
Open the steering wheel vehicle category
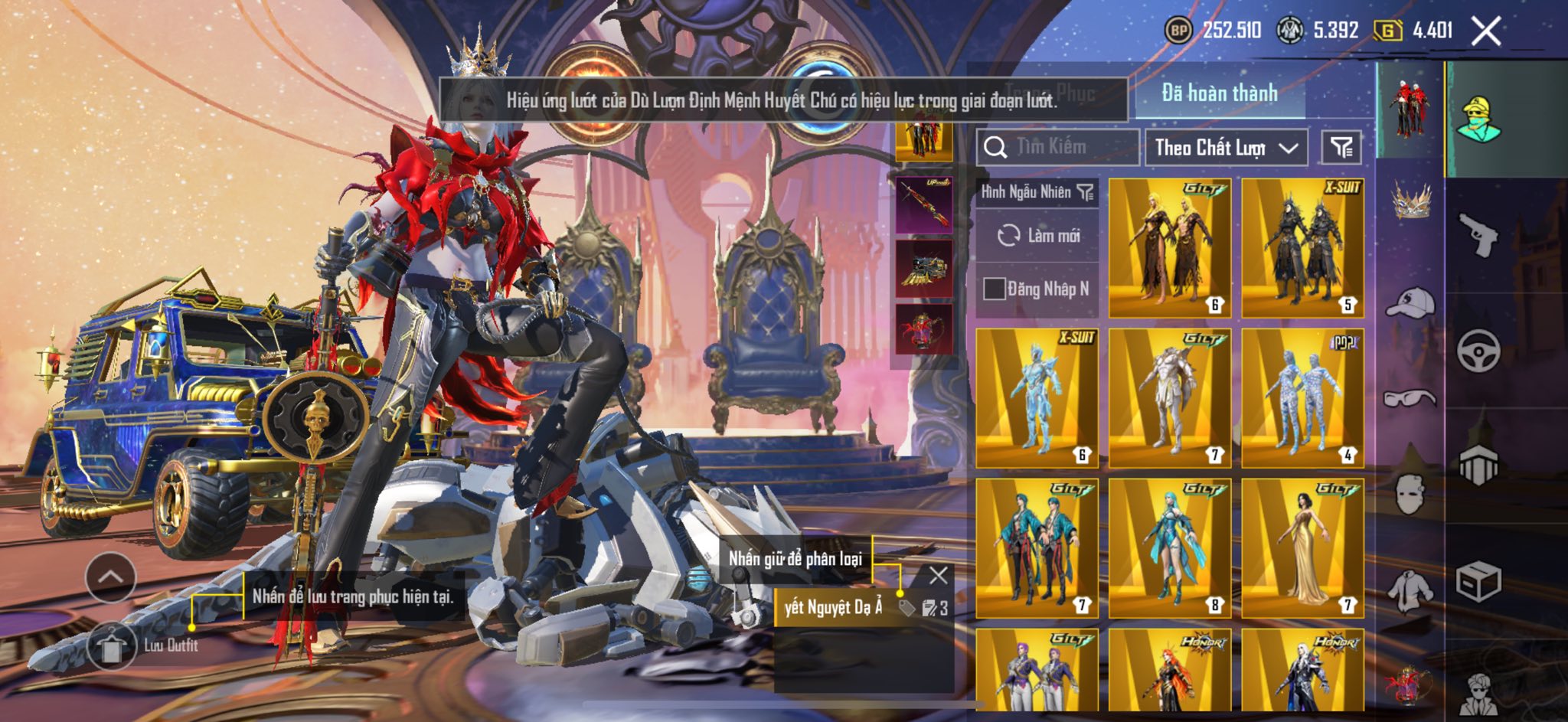[1478, 351]
